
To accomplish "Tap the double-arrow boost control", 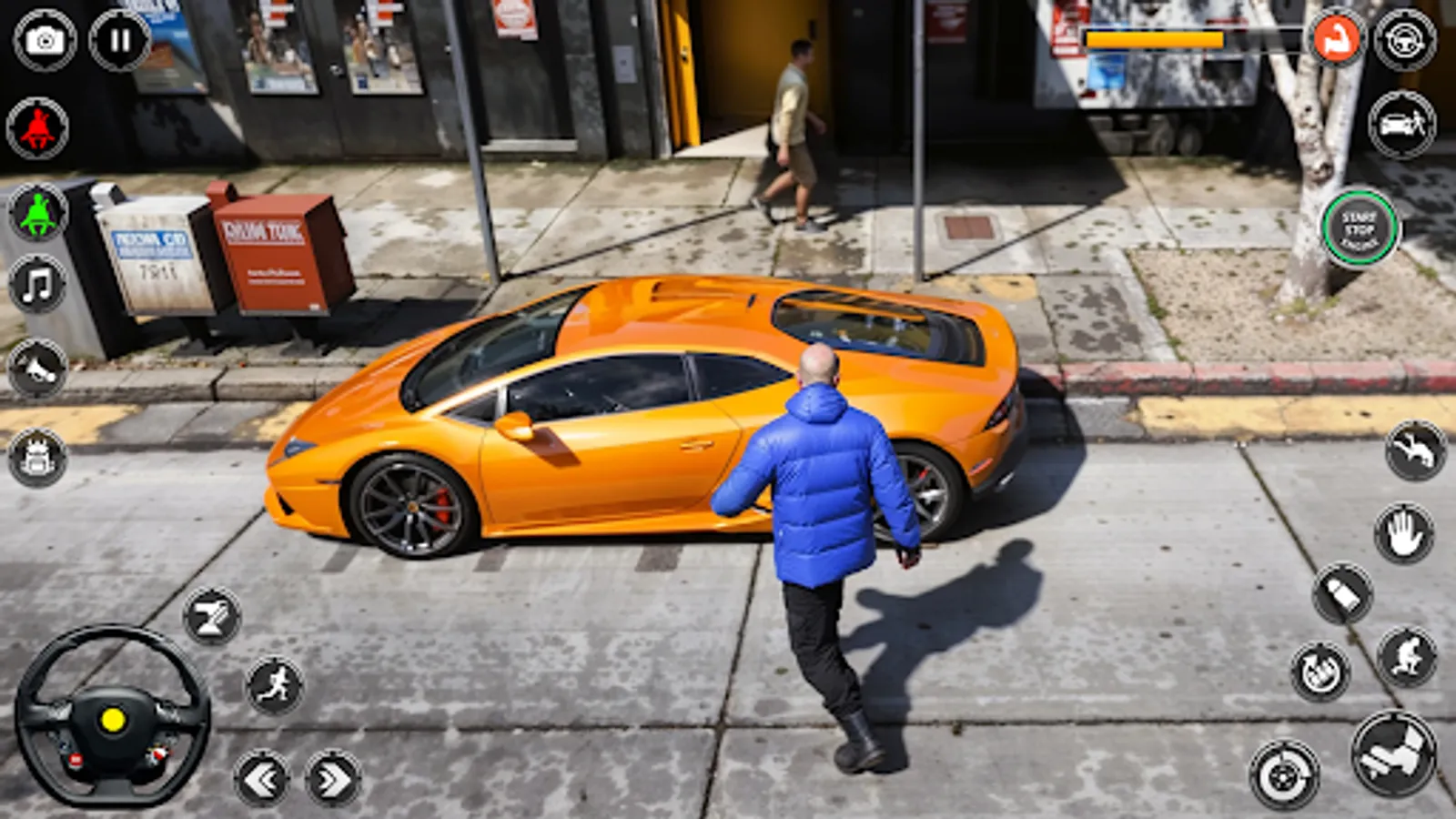I will click(332, 779).
